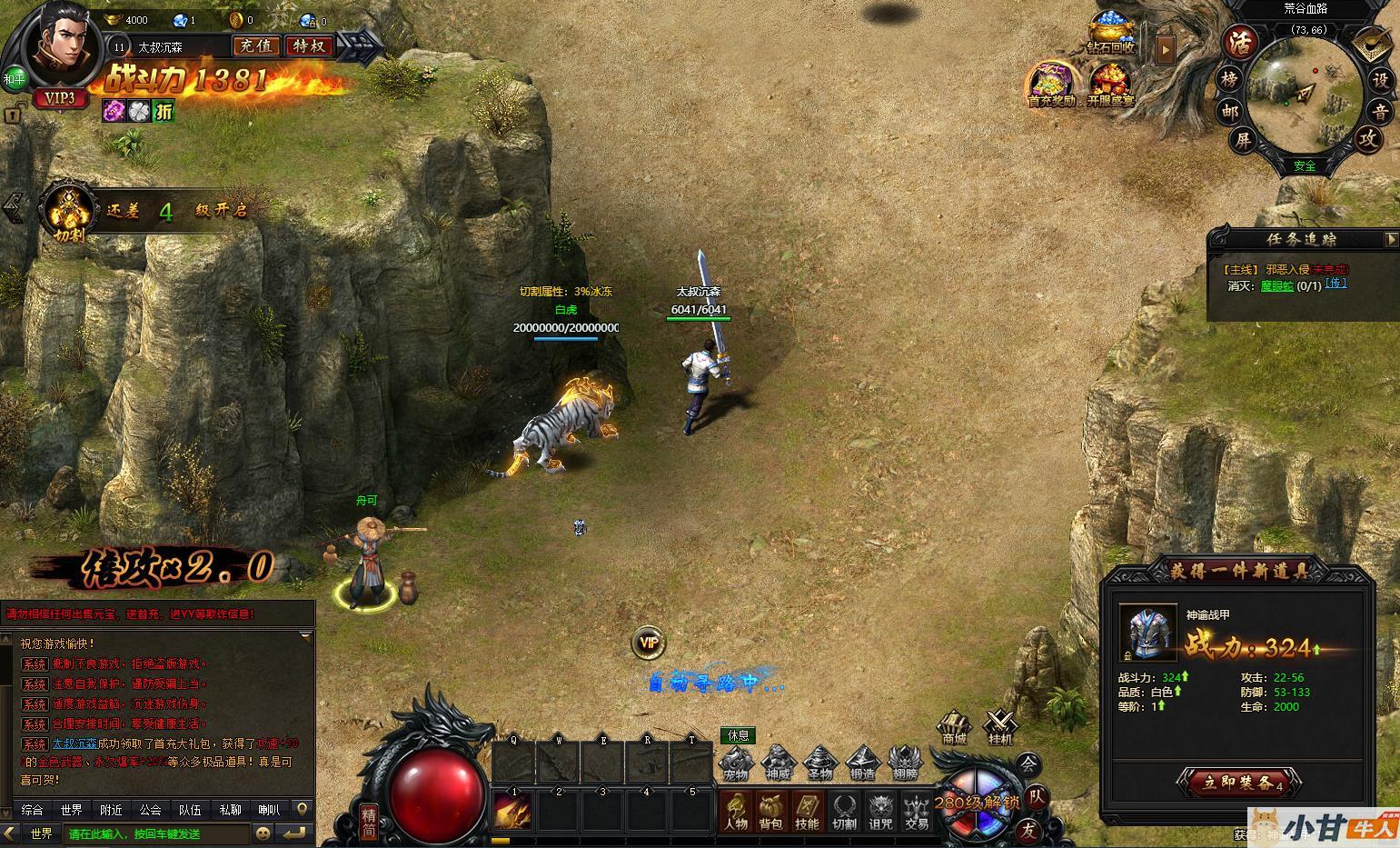Equip the new armor with 立即装备
The height and width of the screenshot is (848, 1400).
1238,783
